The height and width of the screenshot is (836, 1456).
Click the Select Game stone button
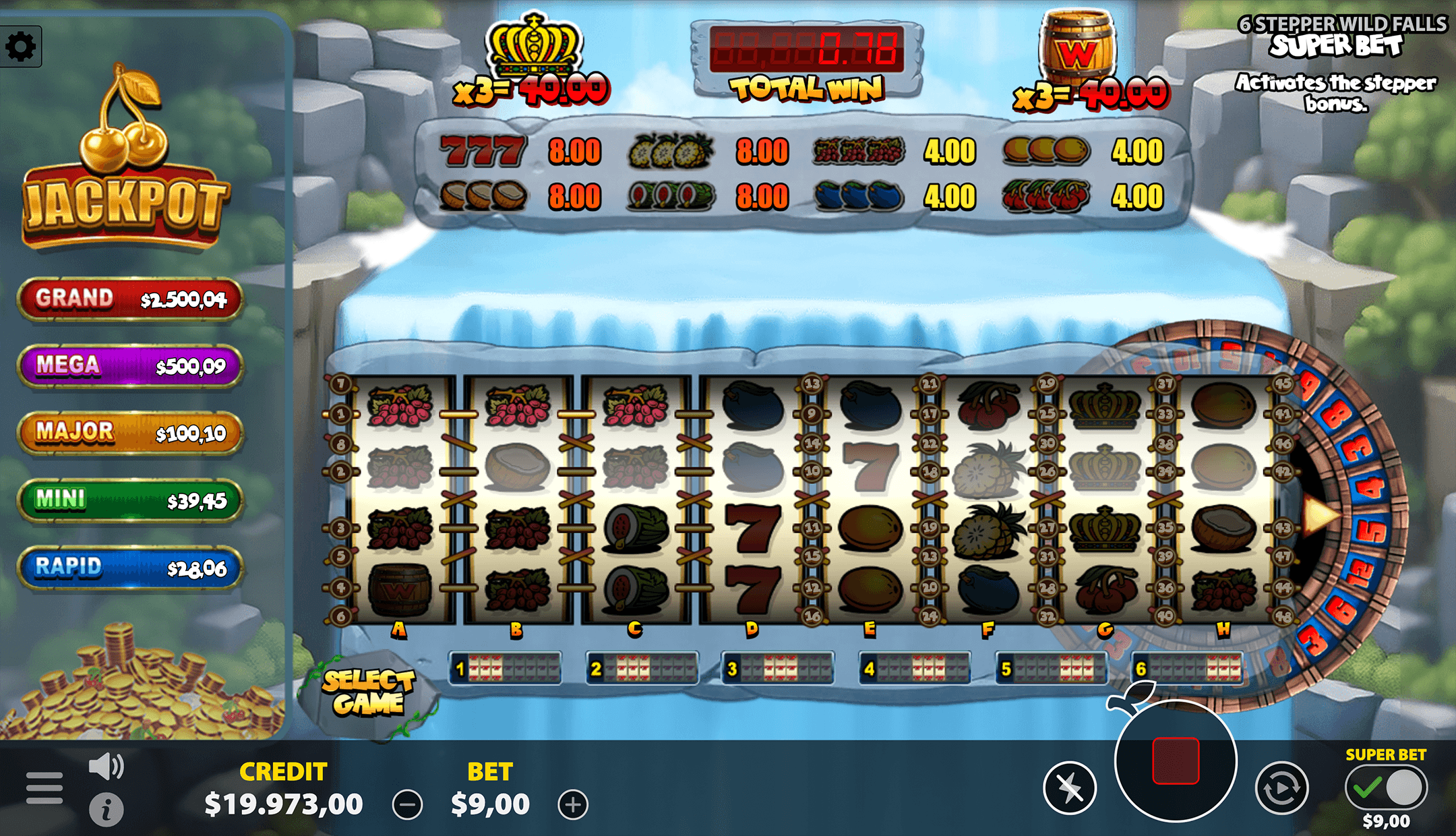click(x=368, y=692)
